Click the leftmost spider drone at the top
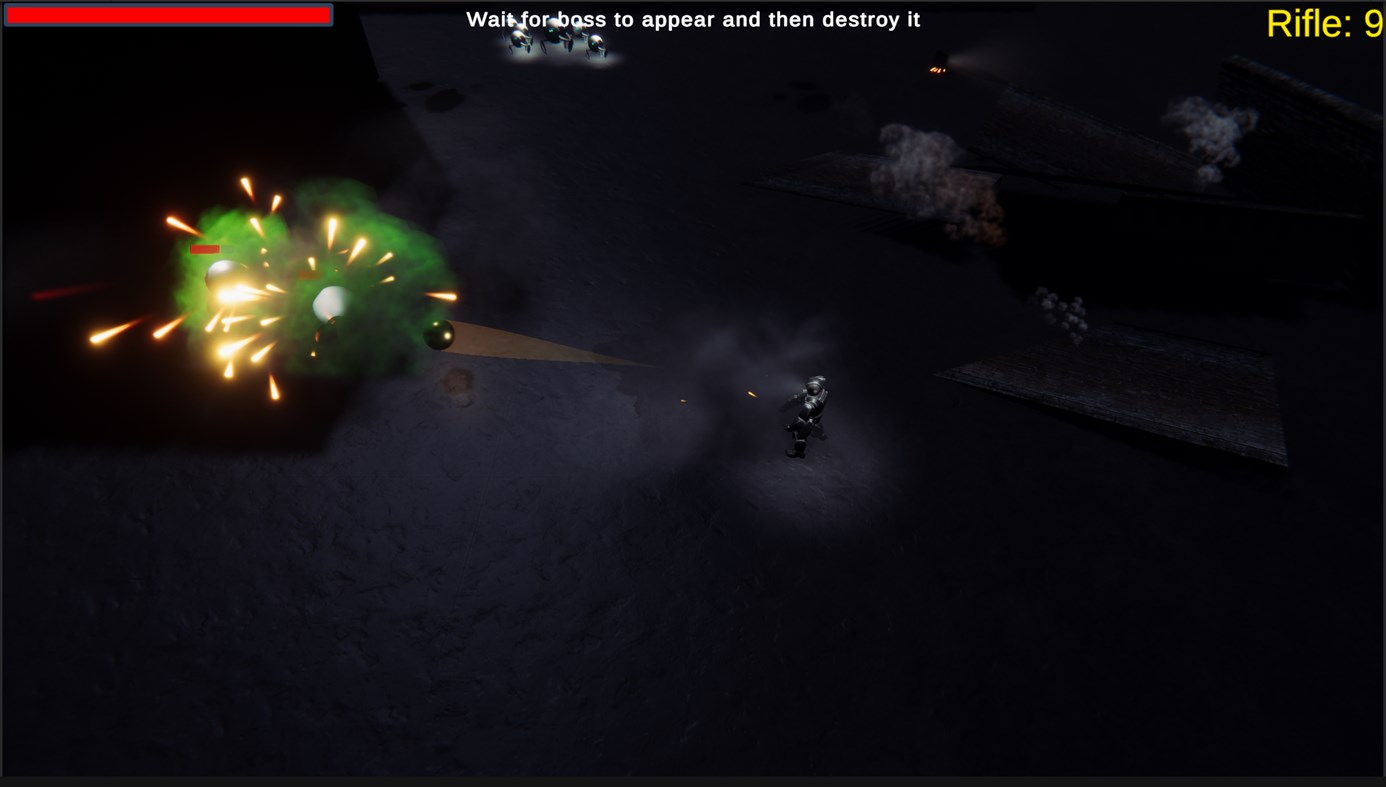 [x=517, y=40]
